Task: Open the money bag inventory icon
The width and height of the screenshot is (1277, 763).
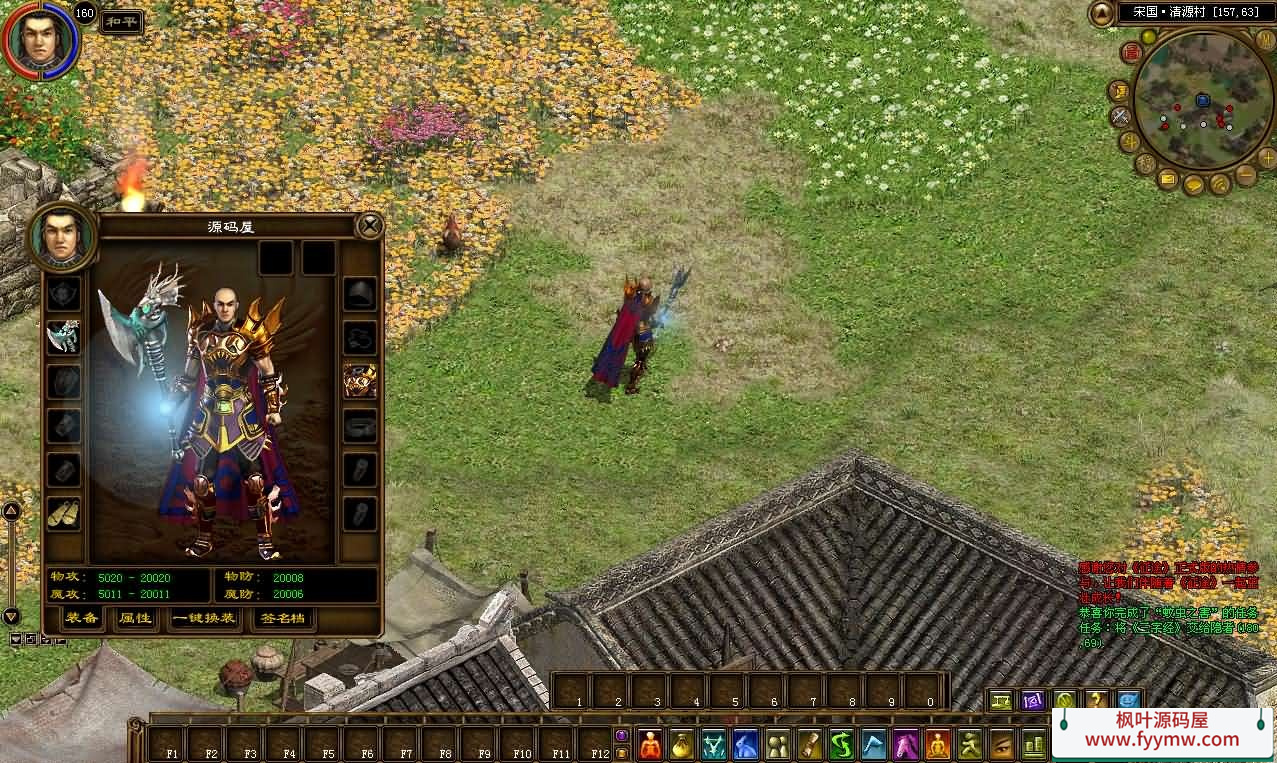Action: tap(681, 745)
